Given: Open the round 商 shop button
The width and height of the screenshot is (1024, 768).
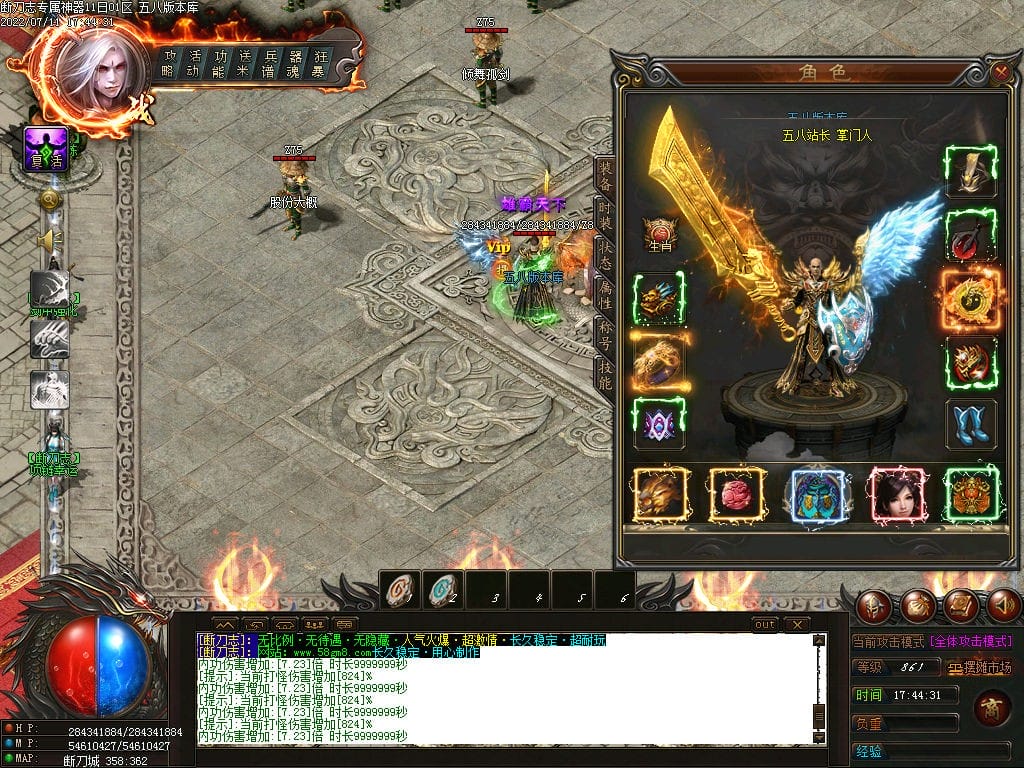Looking at the screenshot, I should [991, 708].
